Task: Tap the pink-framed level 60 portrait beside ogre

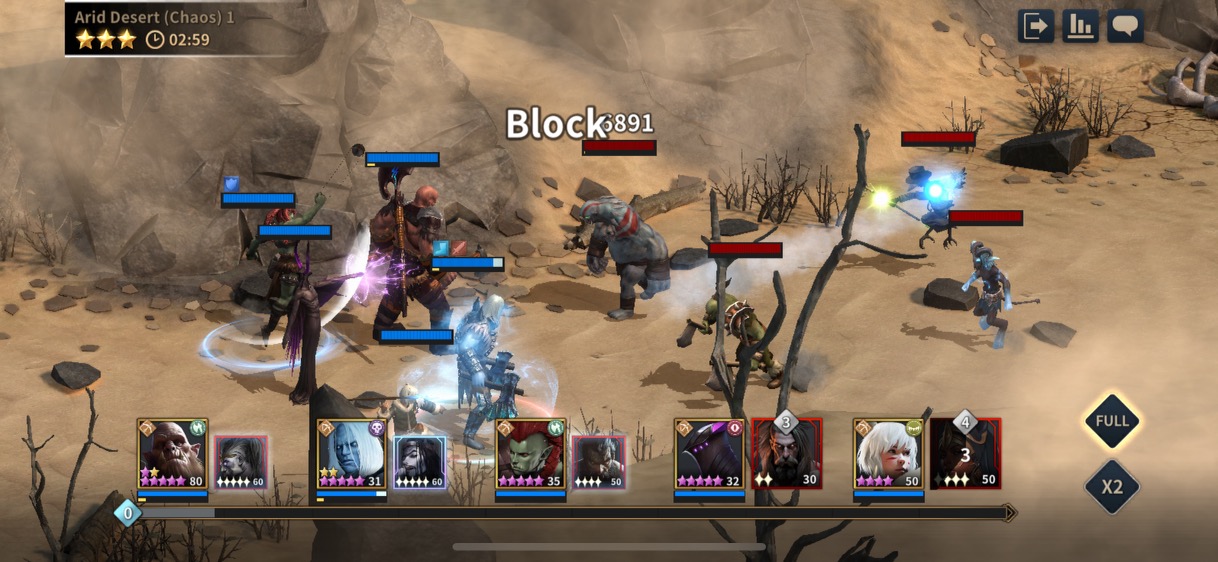Action: tap(241, 462)
